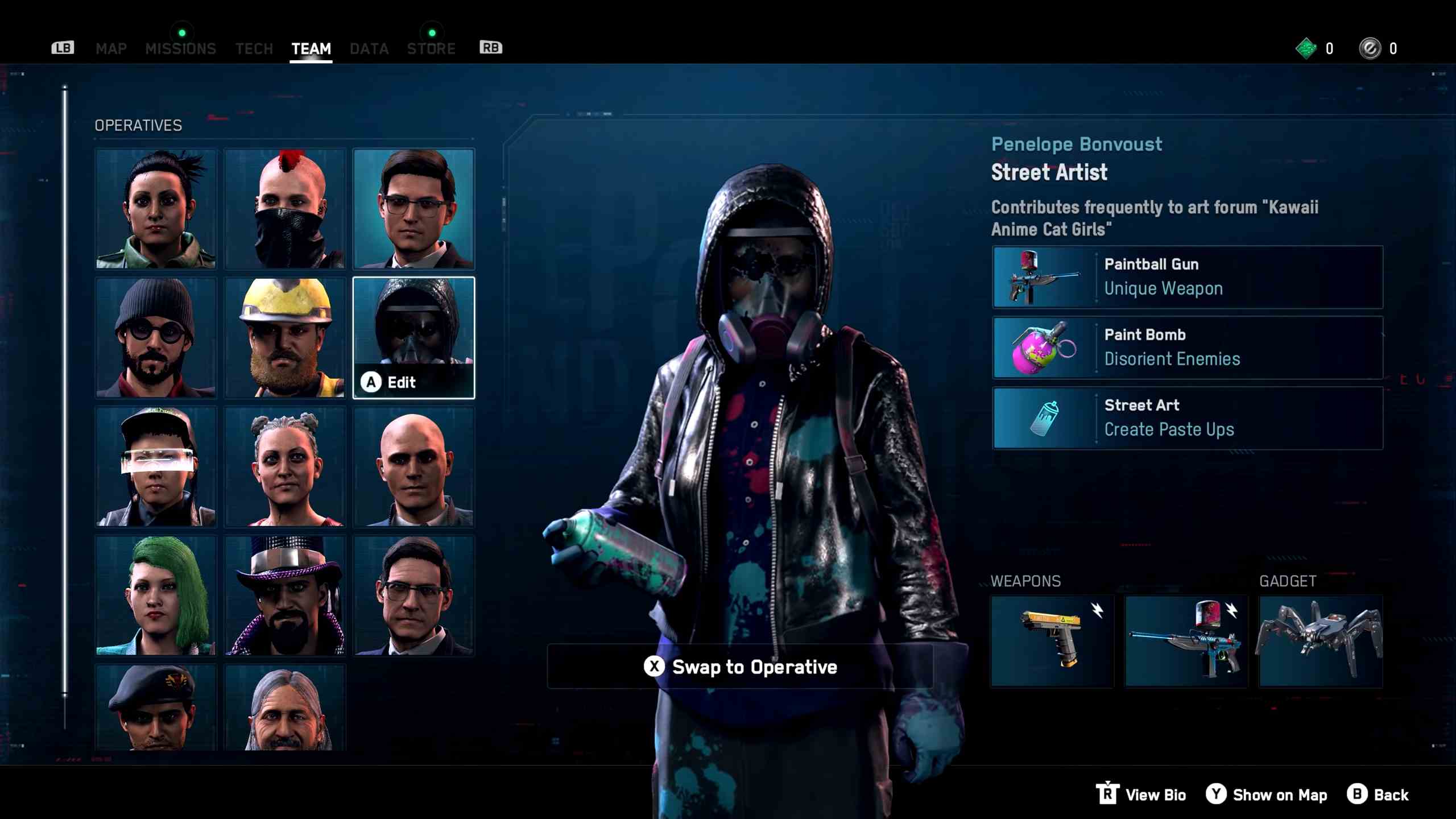This screenshot has width=1456, height=819.
Task: Select the blue paintball rifle under Weapons
Action: pyautogui.click(x=1186, y=641)
